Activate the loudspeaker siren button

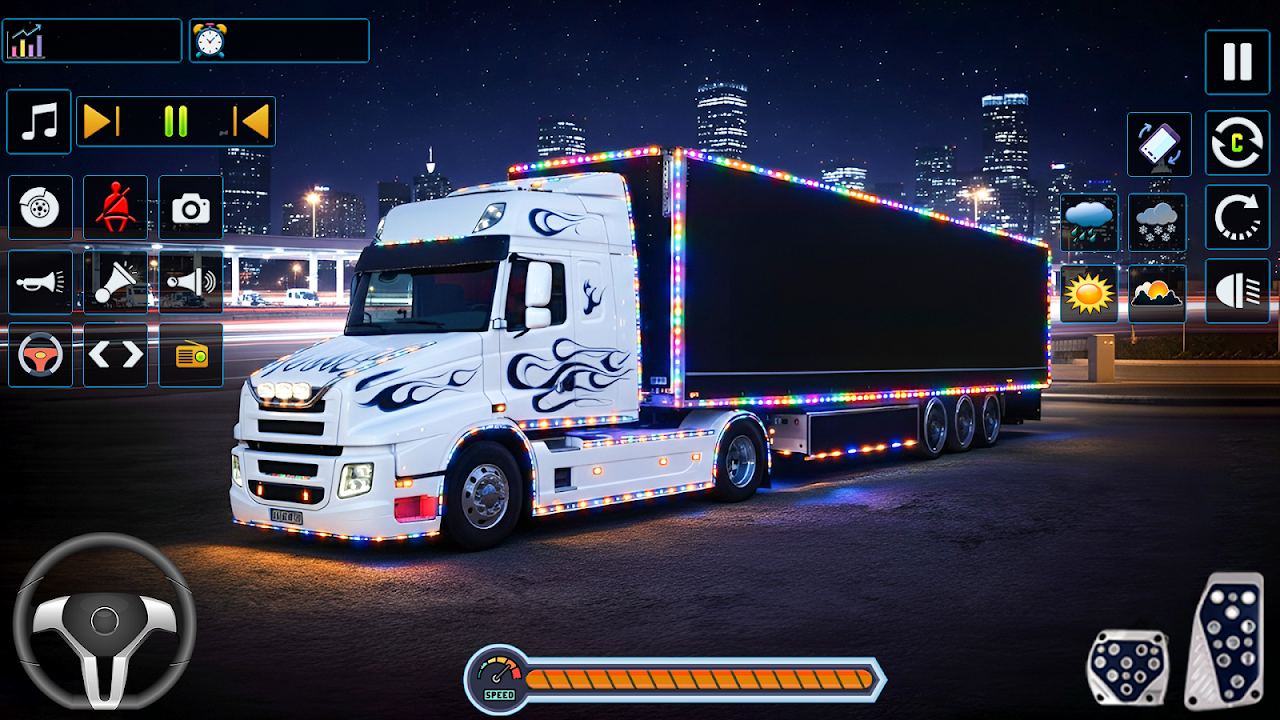pyautogui.click(x=191, y=282)
